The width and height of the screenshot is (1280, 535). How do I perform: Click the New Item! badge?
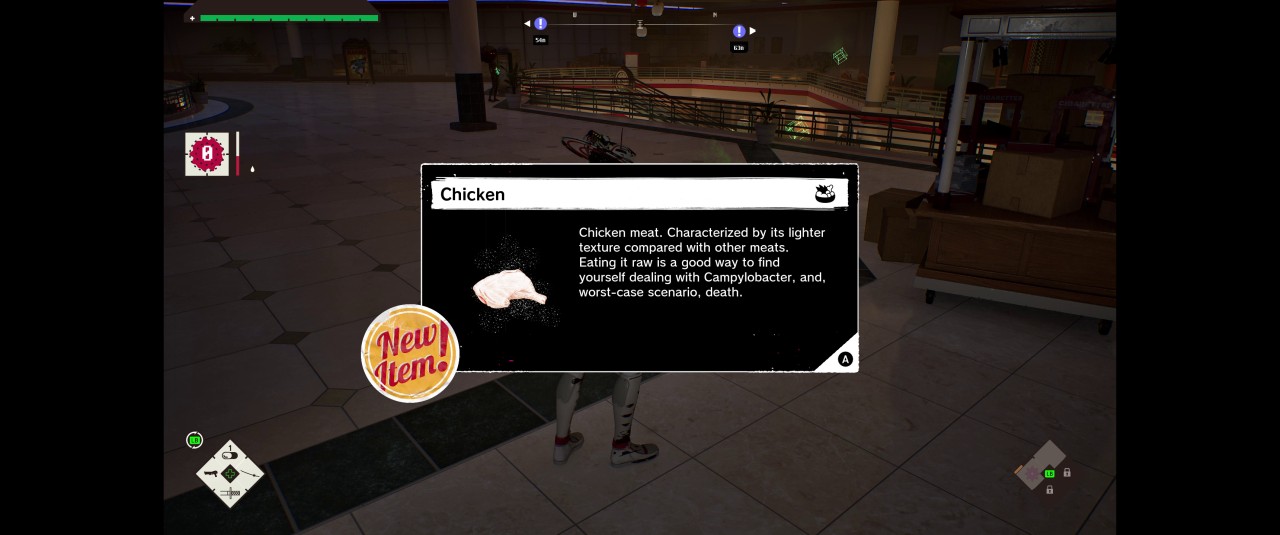click(410, 353)
